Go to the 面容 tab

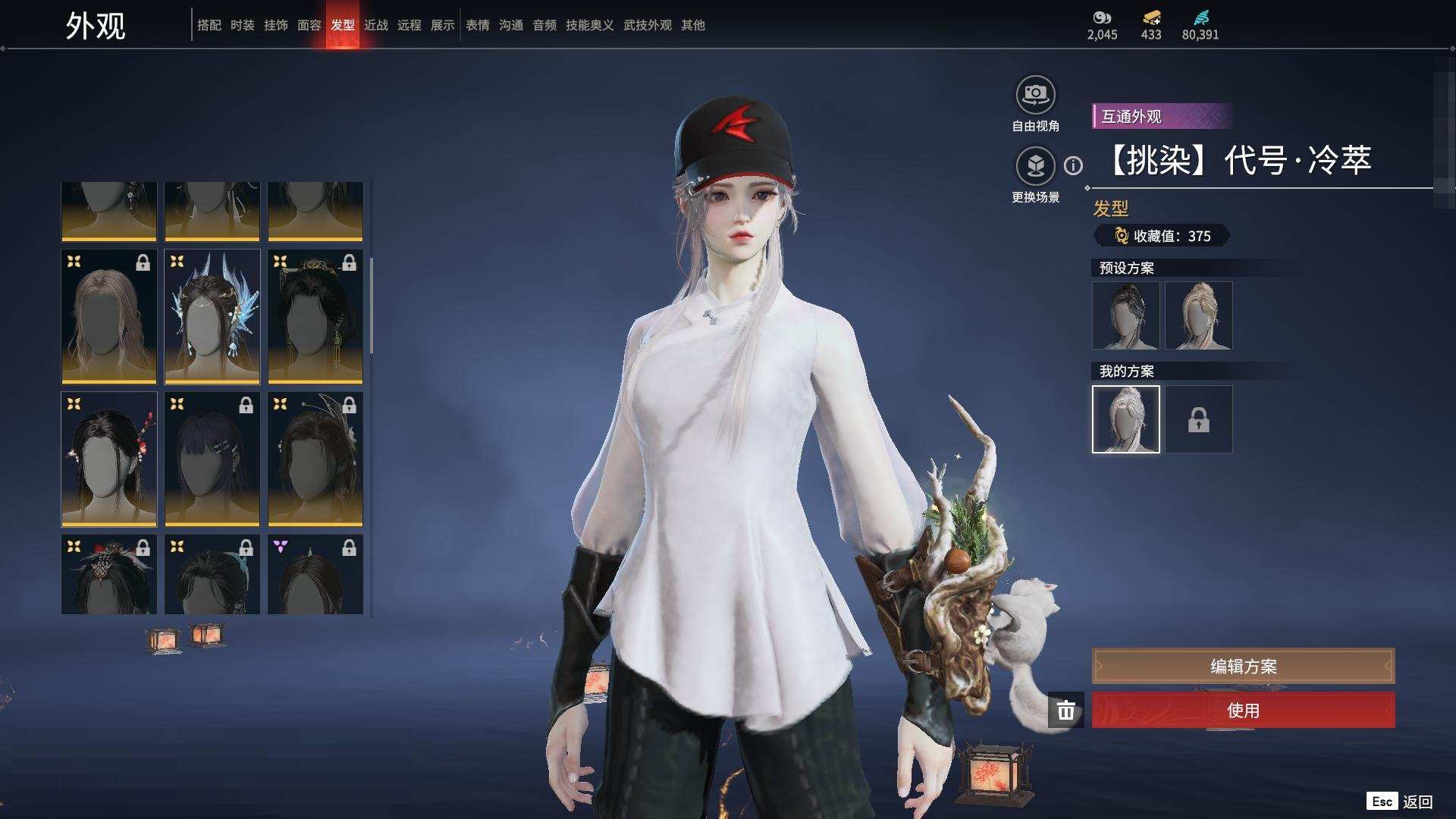click(x=309, y=25)
